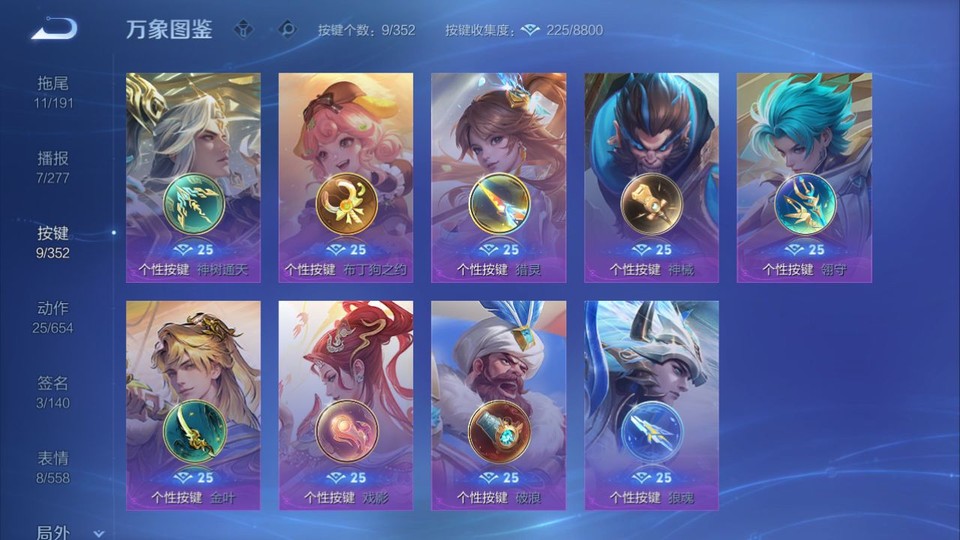The image size is (960, 540).
Task: Open the 破浪 key skin card
Action: click(x=499, y=405)
